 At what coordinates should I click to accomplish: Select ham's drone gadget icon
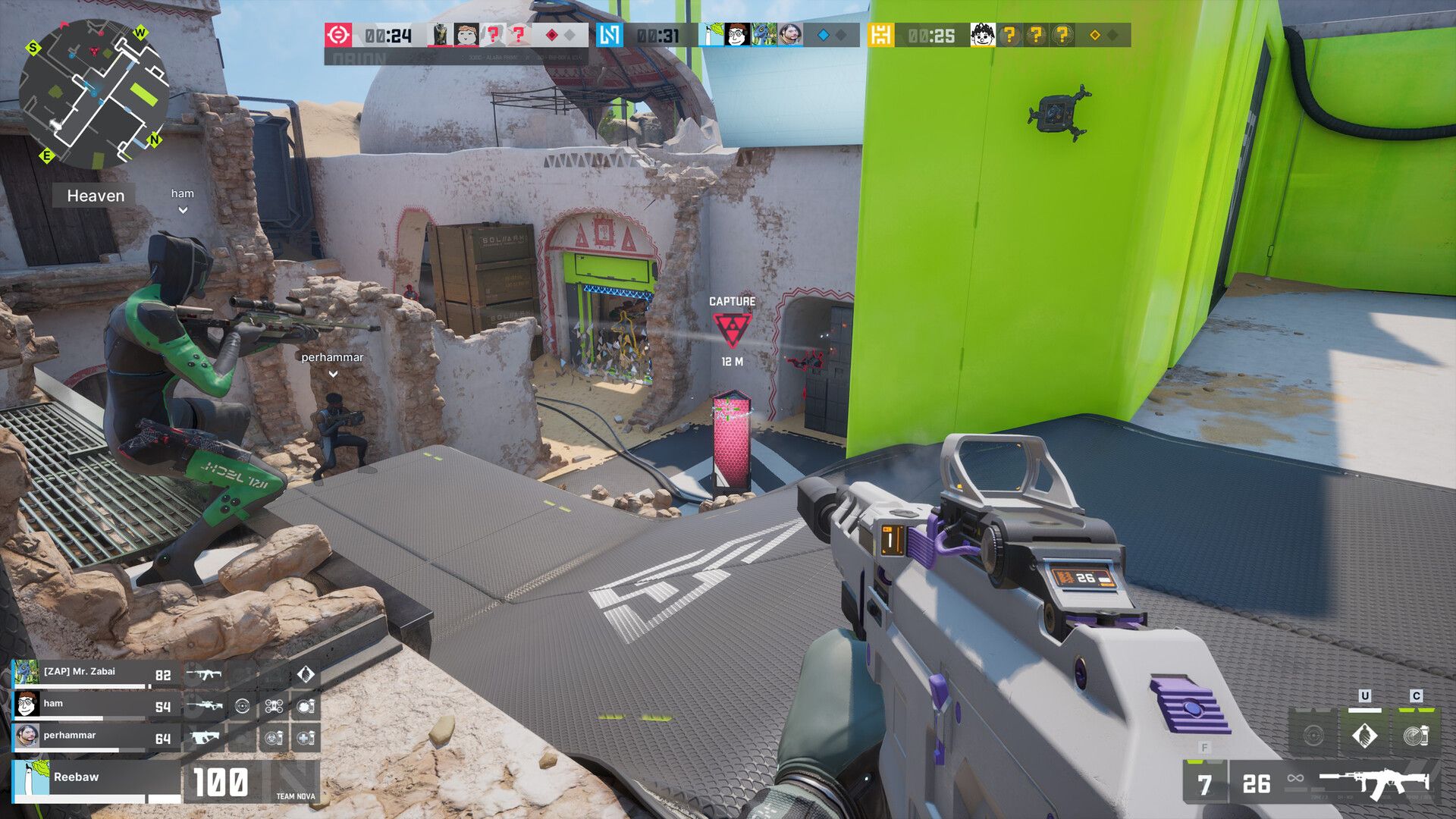(x=274, y=707)
